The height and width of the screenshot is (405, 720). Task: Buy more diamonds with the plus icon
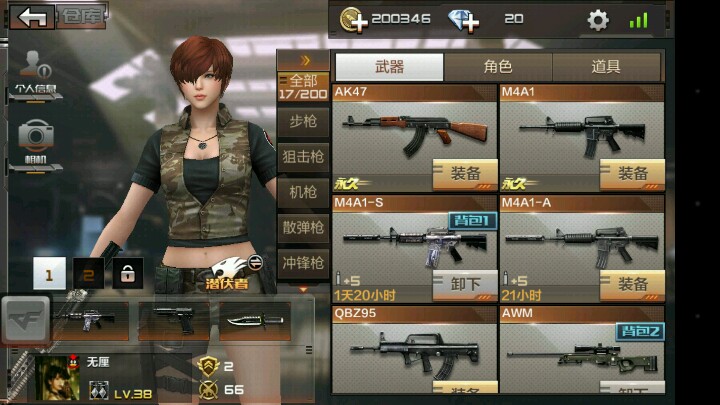[x=463, y=19]
